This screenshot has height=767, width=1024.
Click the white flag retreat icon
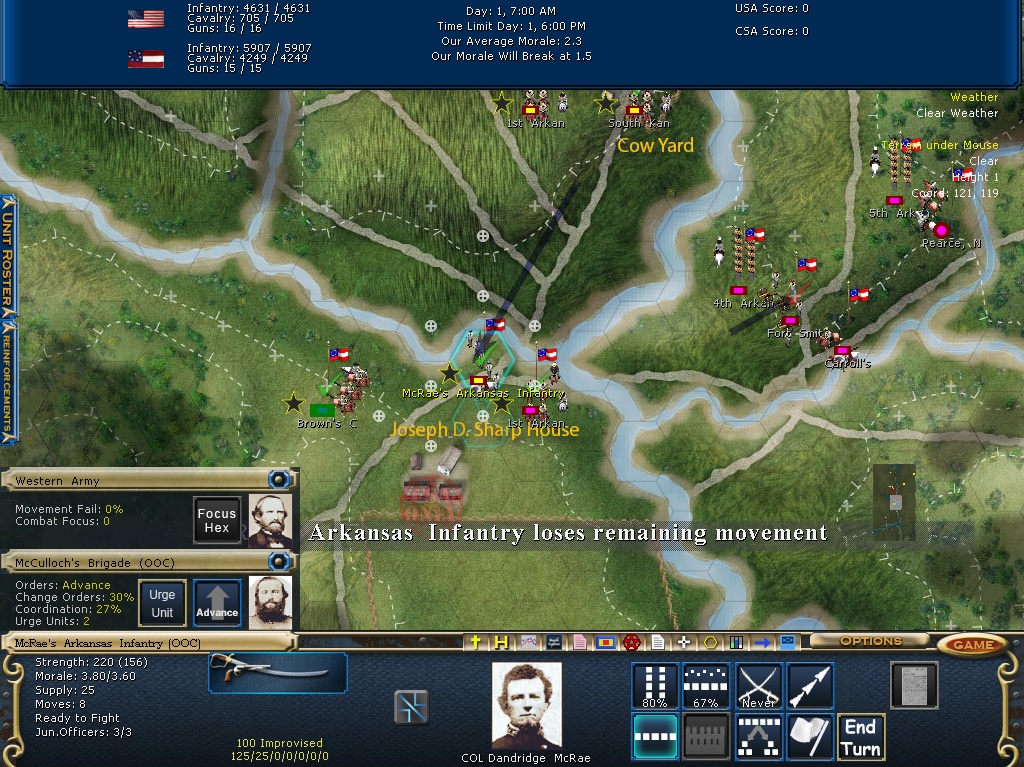810,737
